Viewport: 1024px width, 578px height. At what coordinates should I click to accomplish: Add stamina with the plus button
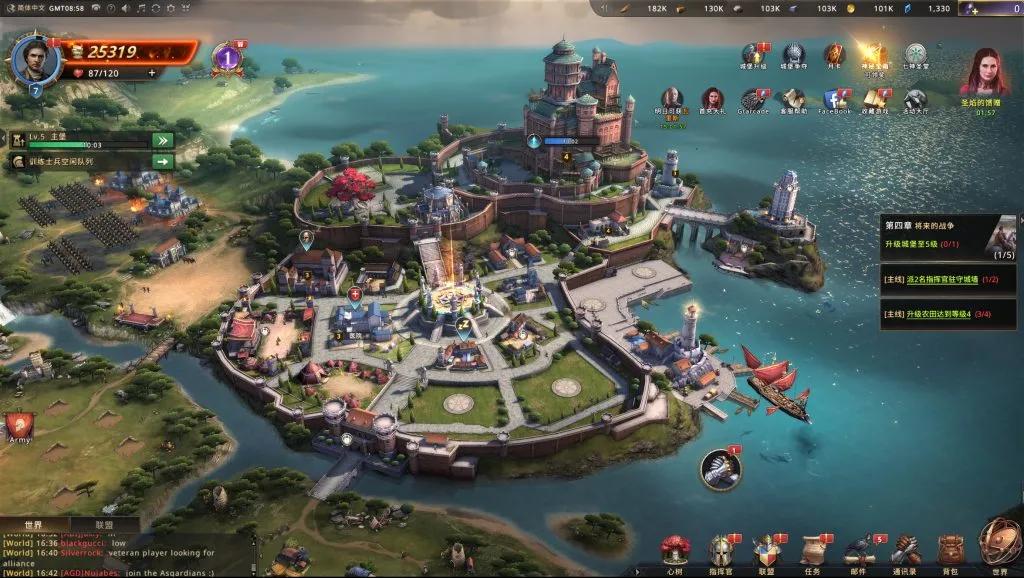click(152, 73)
